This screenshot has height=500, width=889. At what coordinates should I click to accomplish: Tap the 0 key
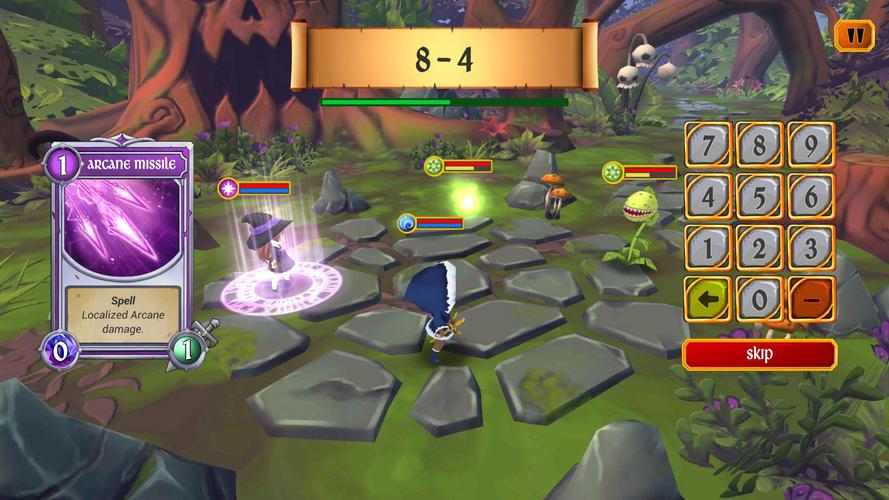(x=760, y=299)
